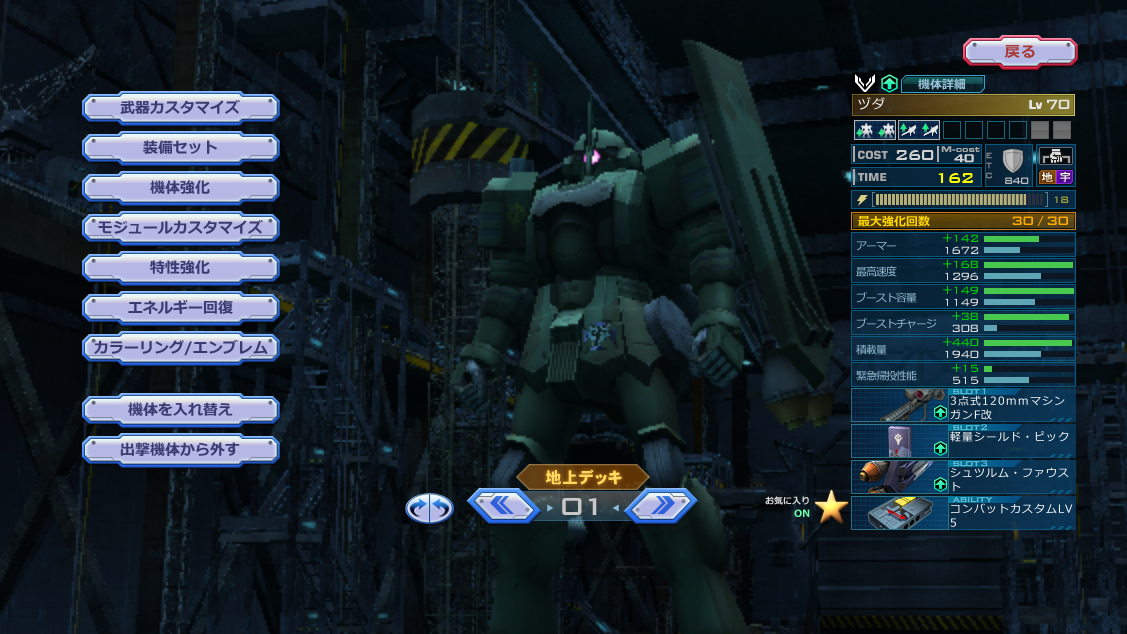The width and height of the screenshot is (1127, 634).
Task: Open カラーリング/エンブレム coloring and emblem
Action: pos(180,347)
